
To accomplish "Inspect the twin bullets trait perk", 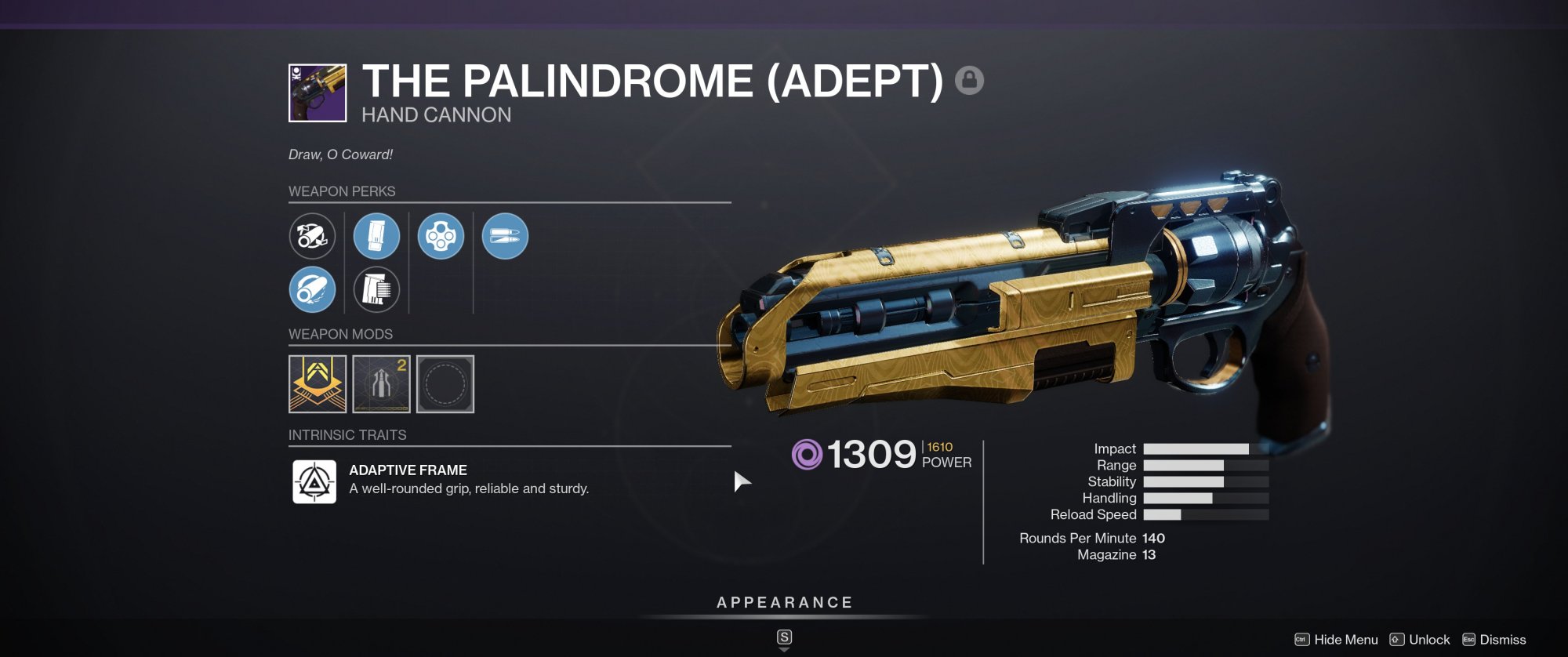I will point(505,236).
